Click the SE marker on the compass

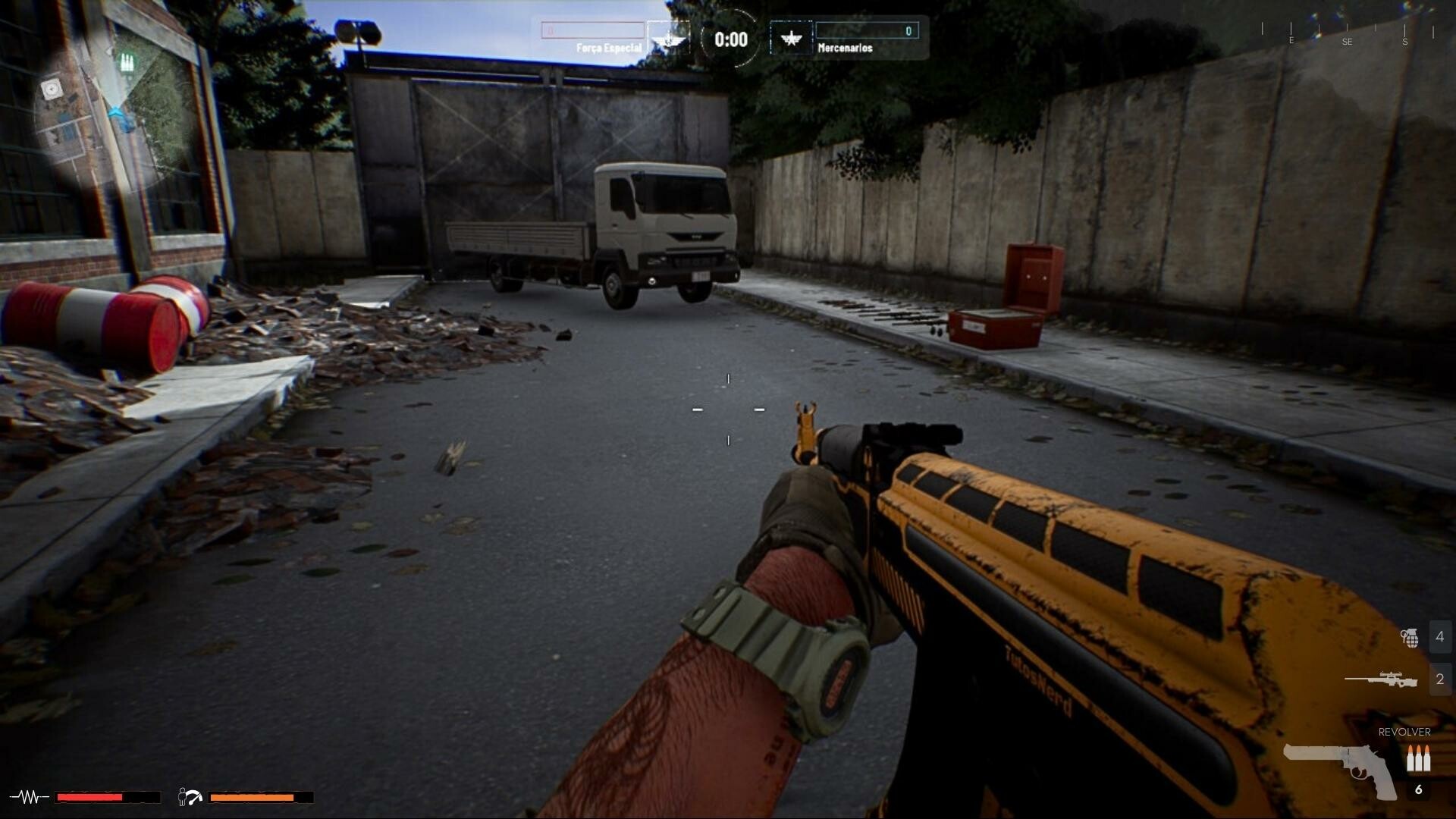pyautogui.click(x=1348, y=42)
